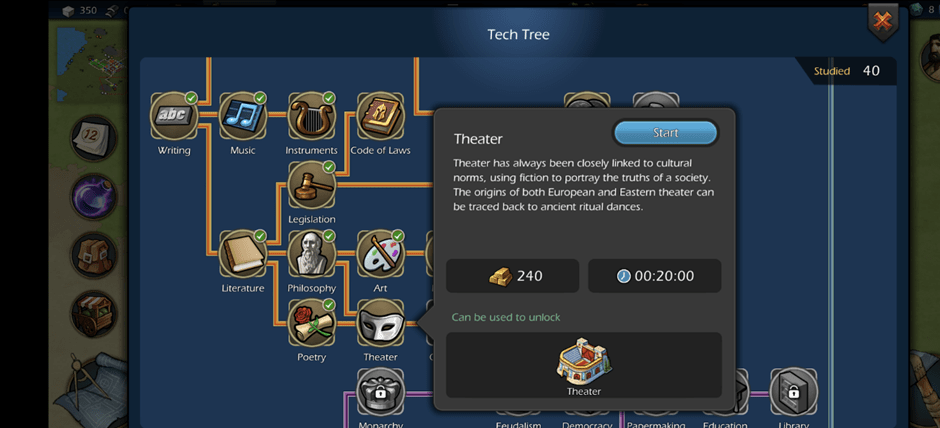Open the calendar icon in sidebar
The image size is (940, 428).
tap(93, 138)
